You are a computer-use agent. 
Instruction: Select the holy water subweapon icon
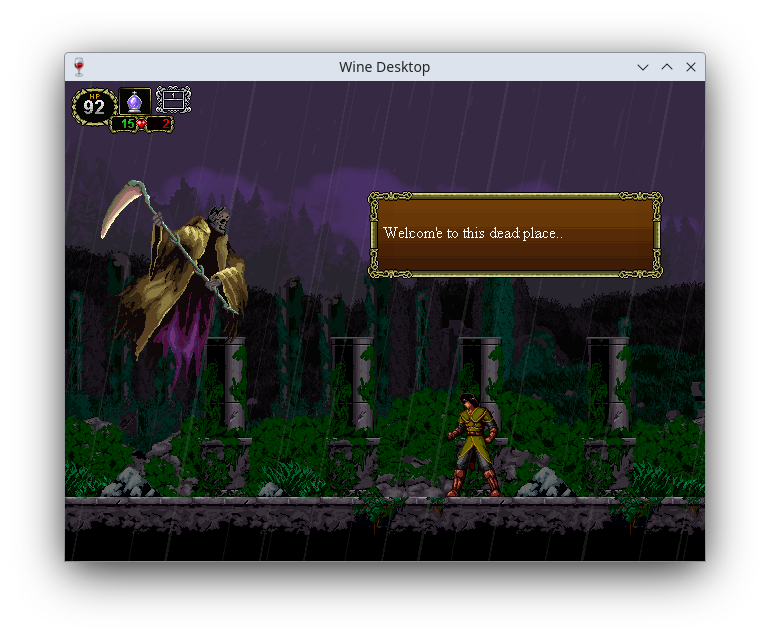[135, 101]
